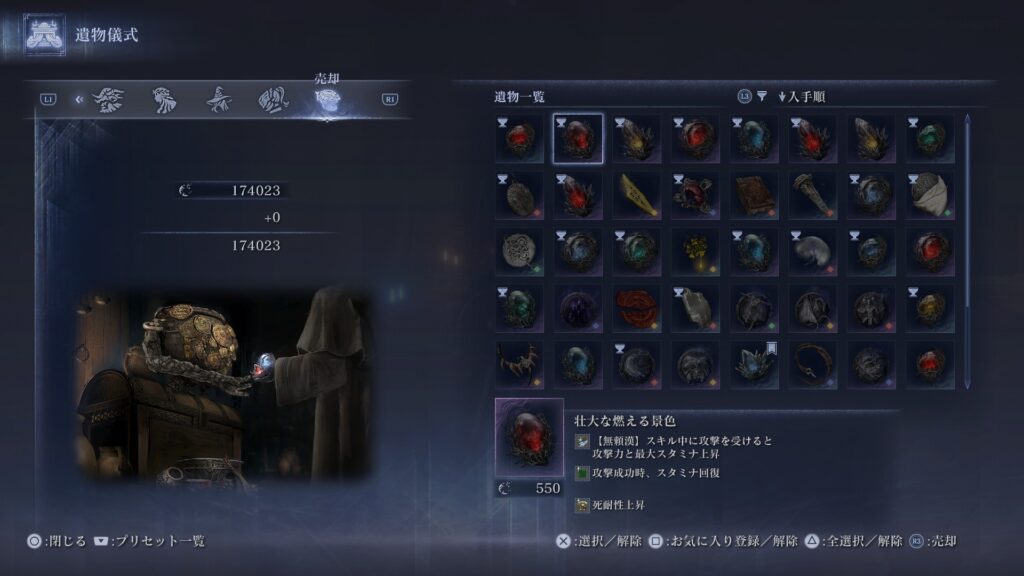Switch to the witch hat character tab
This screenshot has width=1024, height=576.
(220, 99)
